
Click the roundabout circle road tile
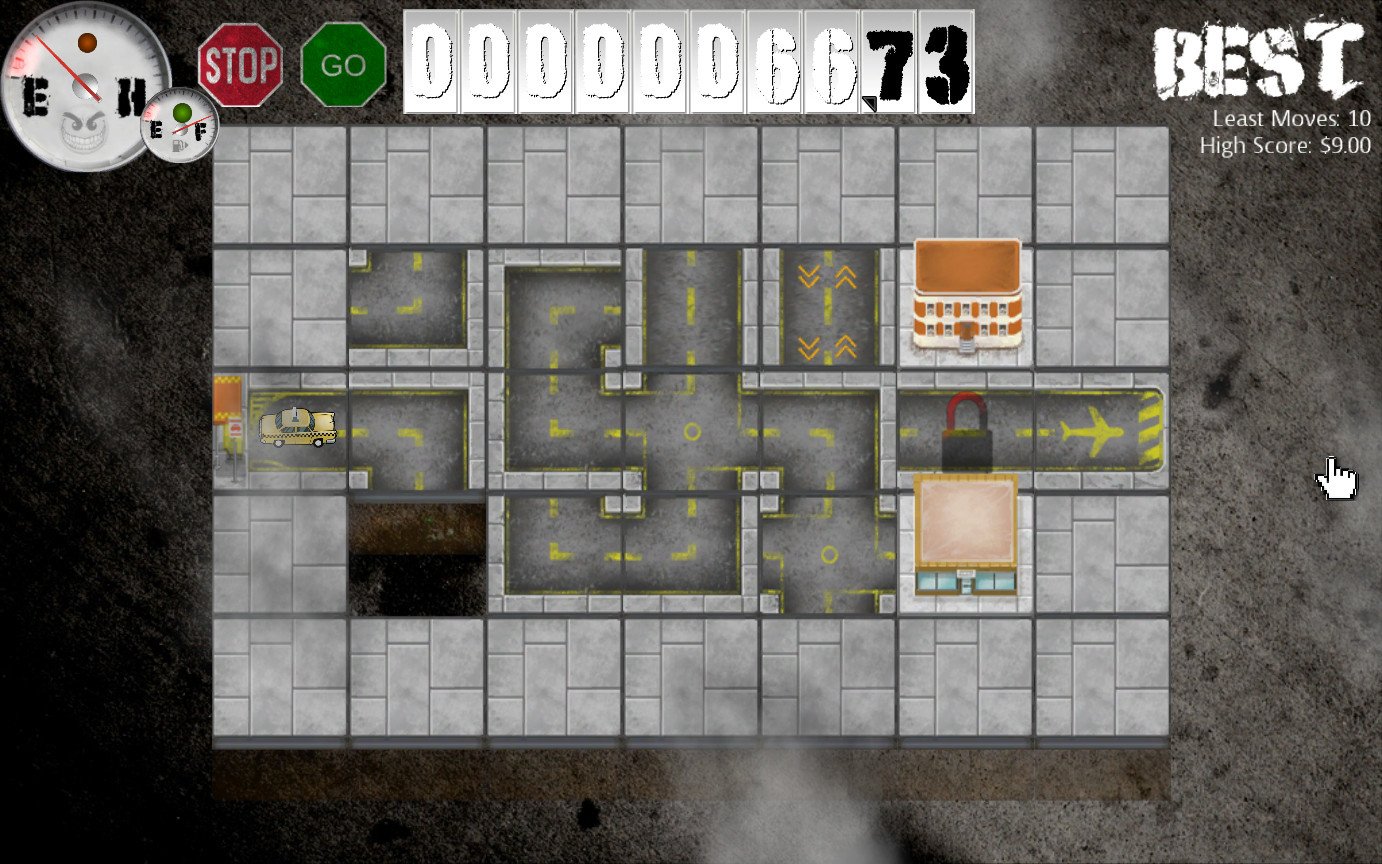[x=690, y=433]
